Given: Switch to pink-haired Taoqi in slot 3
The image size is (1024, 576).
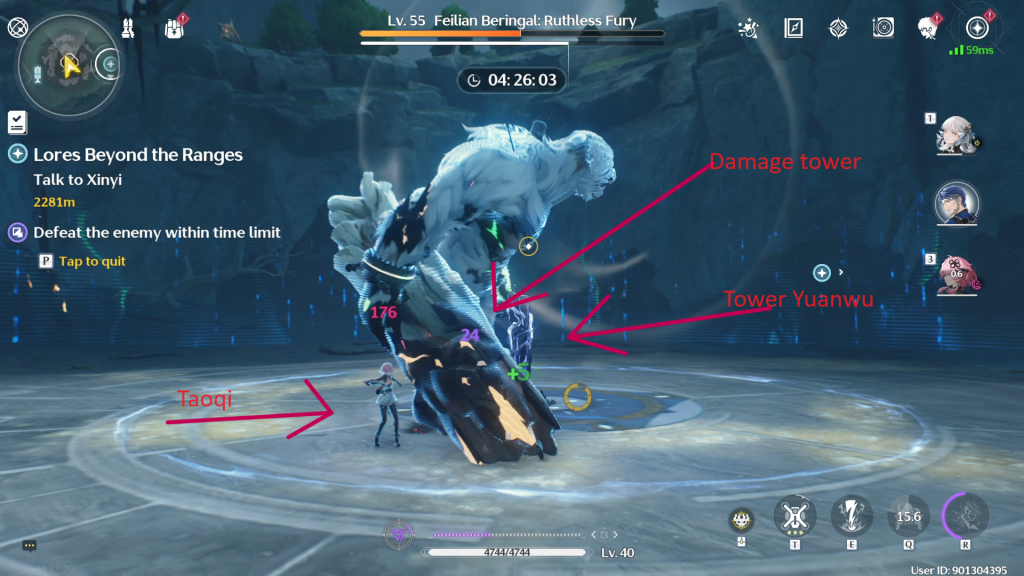Looking at the screenshot, I should (x=957, y=275).
